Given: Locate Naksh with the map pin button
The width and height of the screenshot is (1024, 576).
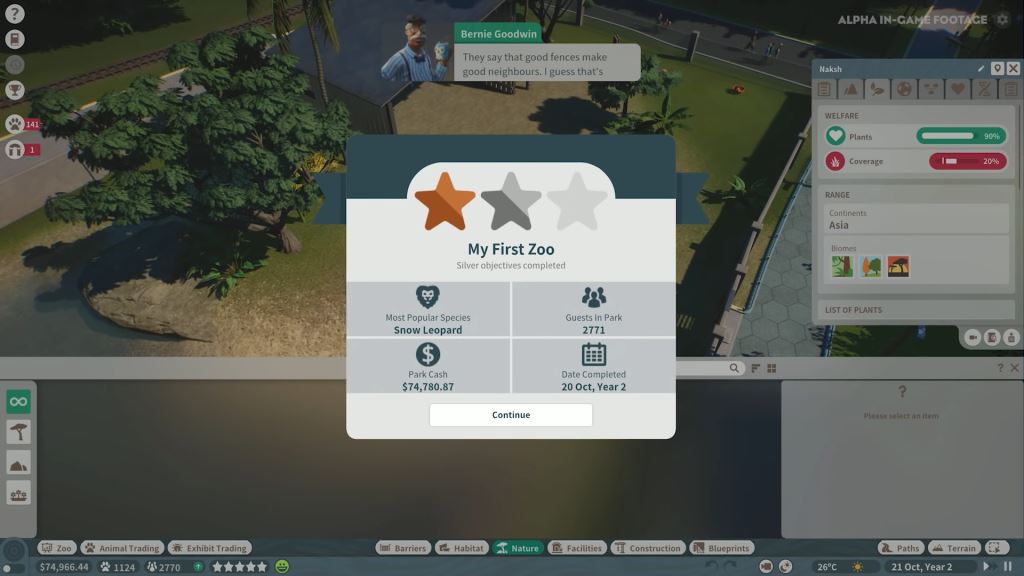Looking at the screenshot, I should tap(997, 68).
